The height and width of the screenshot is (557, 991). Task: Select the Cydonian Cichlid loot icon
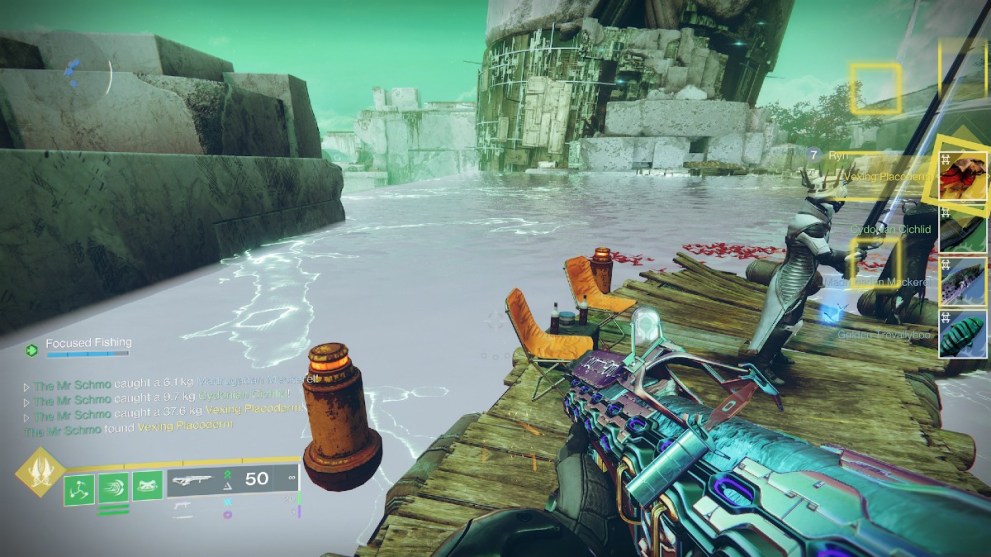tap(962, 230)
